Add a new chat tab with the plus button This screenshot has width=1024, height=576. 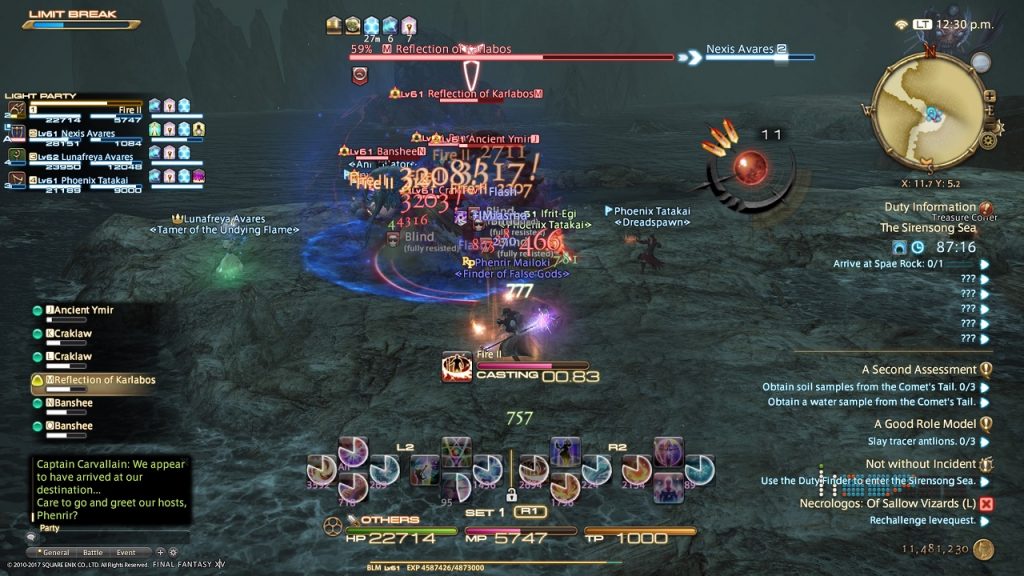point(160,552)
